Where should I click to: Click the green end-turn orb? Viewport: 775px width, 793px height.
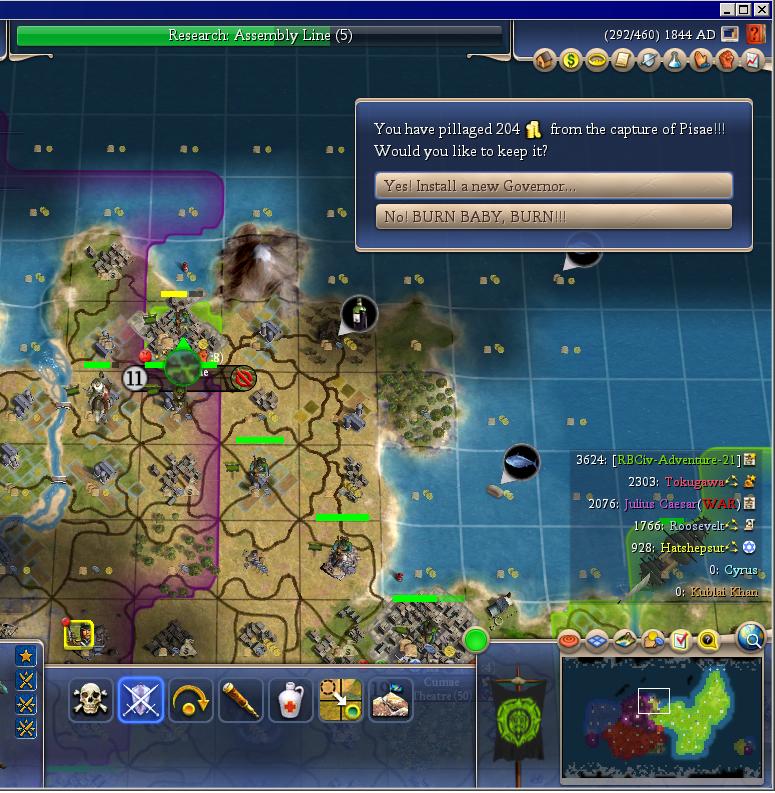point(476,639)
